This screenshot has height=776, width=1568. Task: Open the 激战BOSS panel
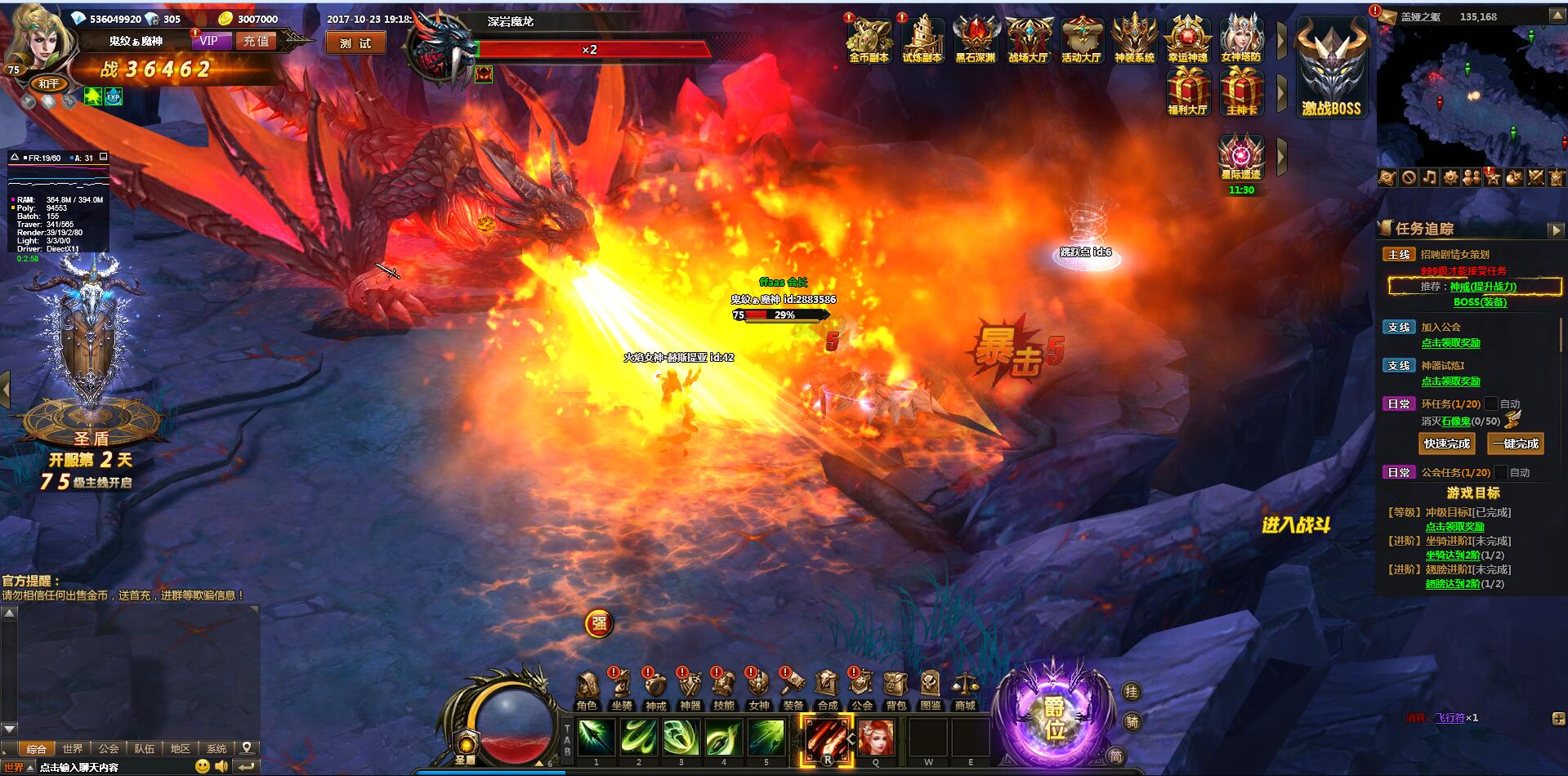point(1331,71)
